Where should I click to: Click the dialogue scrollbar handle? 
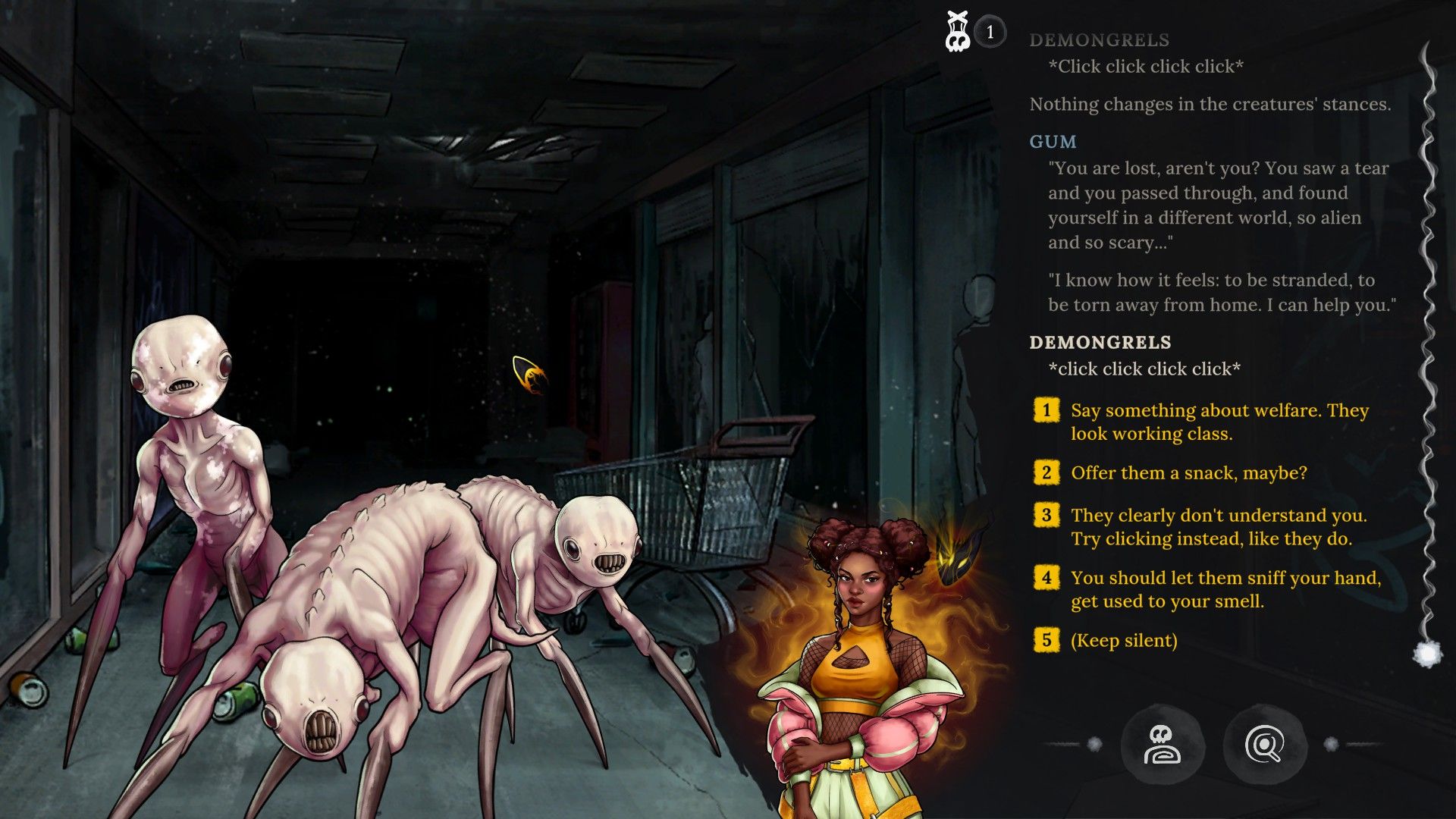click(x=1426, y=654)
